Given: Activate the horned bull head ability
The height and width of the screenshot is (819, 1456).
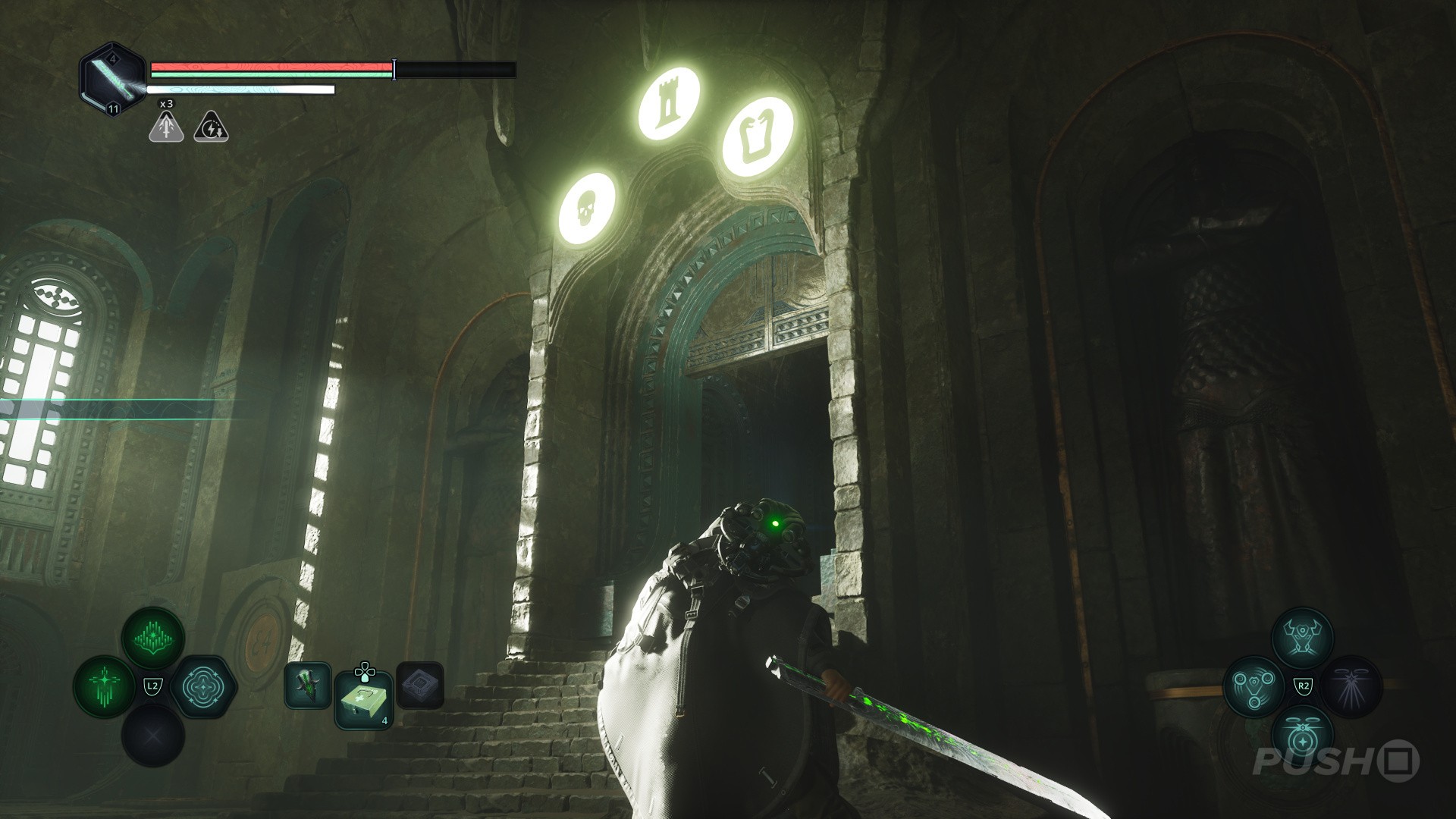Looking at the screenshot, I should (1302, 639).
